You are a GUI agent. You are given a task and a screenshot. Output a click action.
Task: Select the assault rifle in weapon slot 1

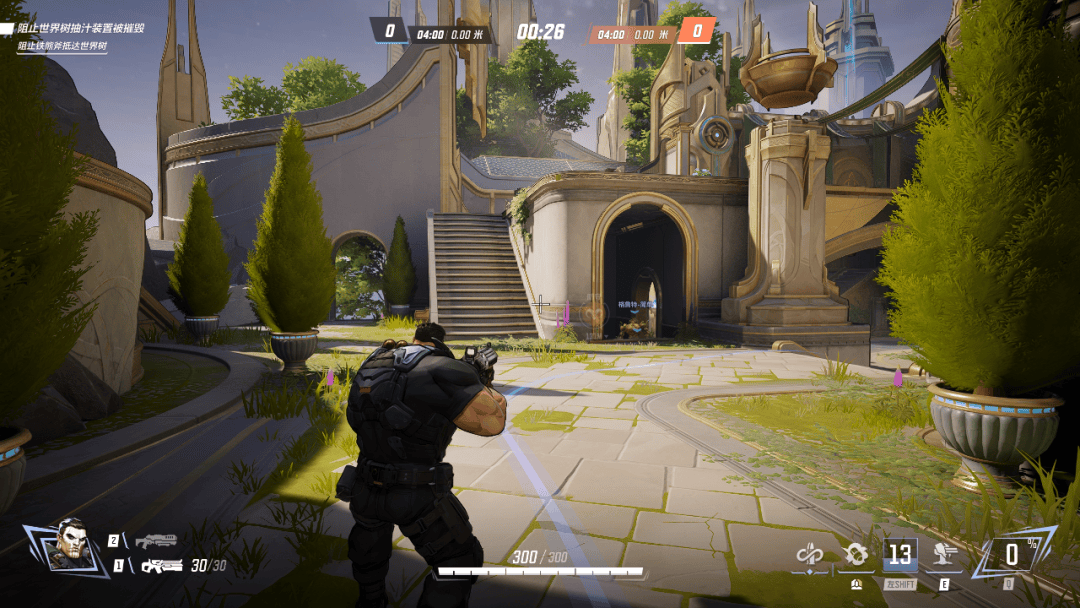pos(160,566)
